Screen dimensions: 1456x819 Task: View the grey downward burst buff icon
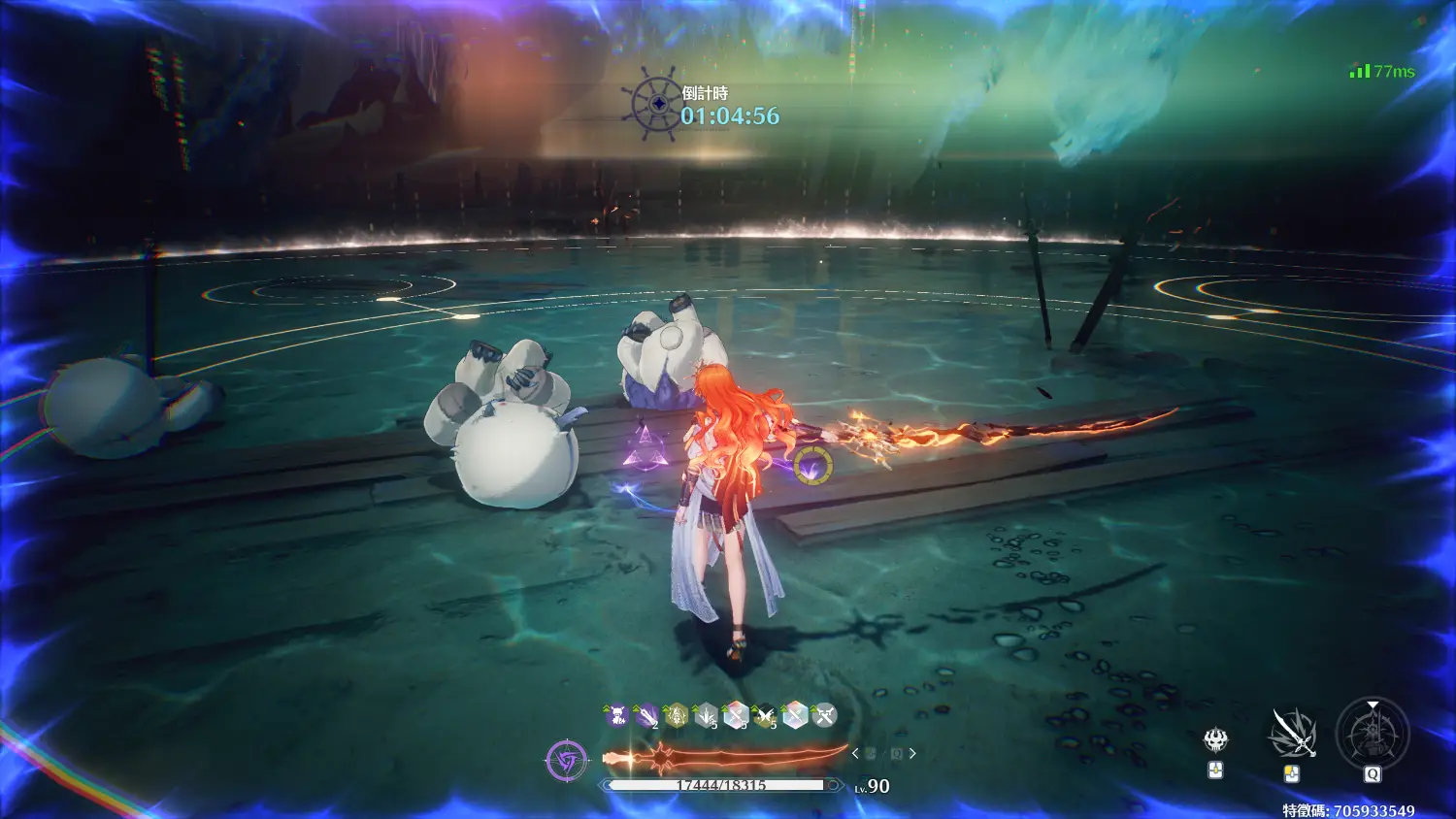(706, 716)
